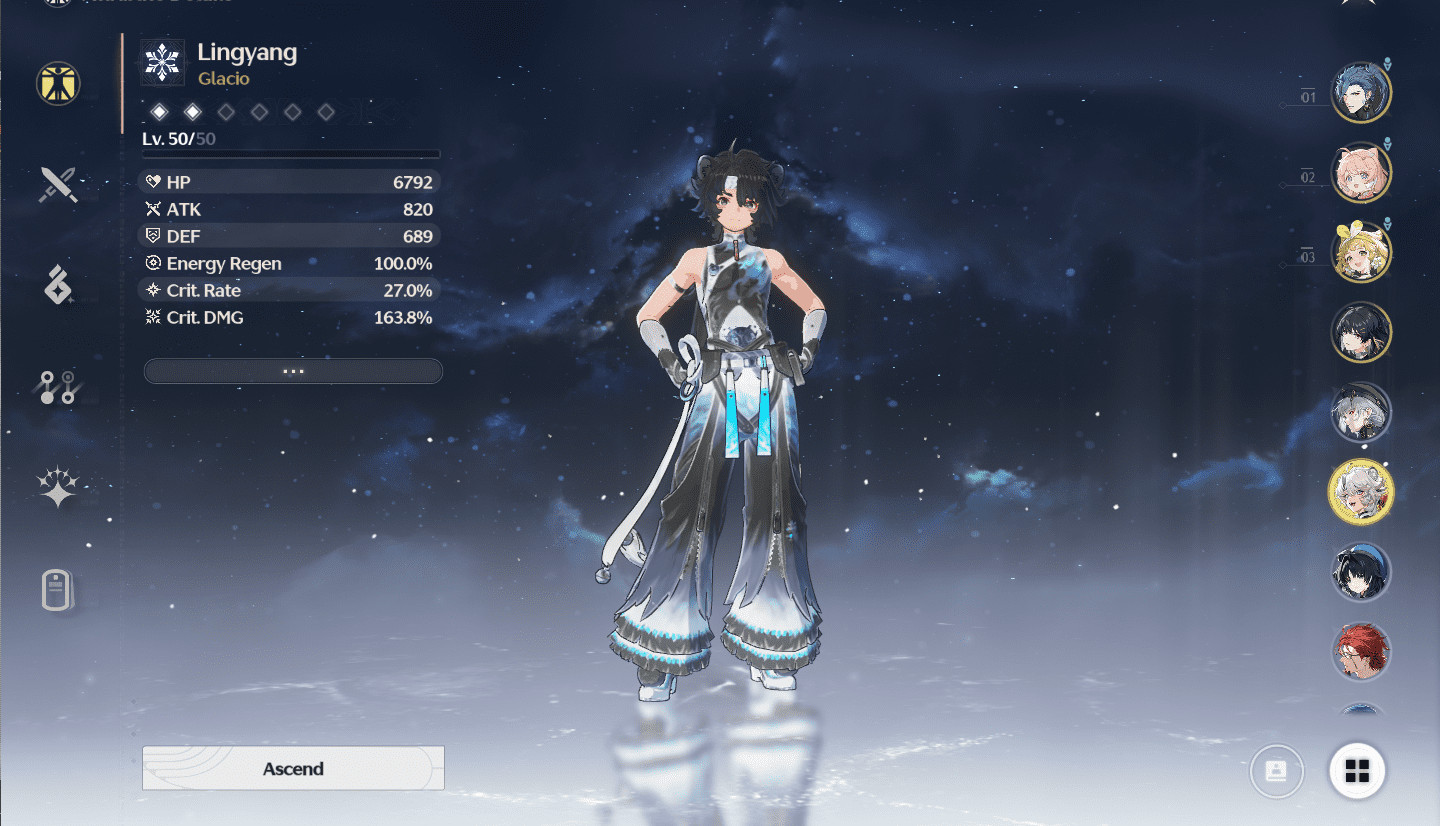The width and height of the screenshot is (1440, 826).
Task: Click the Glacio snowflake emblem beside Lingyang
Action: click(x=161, y=61)
